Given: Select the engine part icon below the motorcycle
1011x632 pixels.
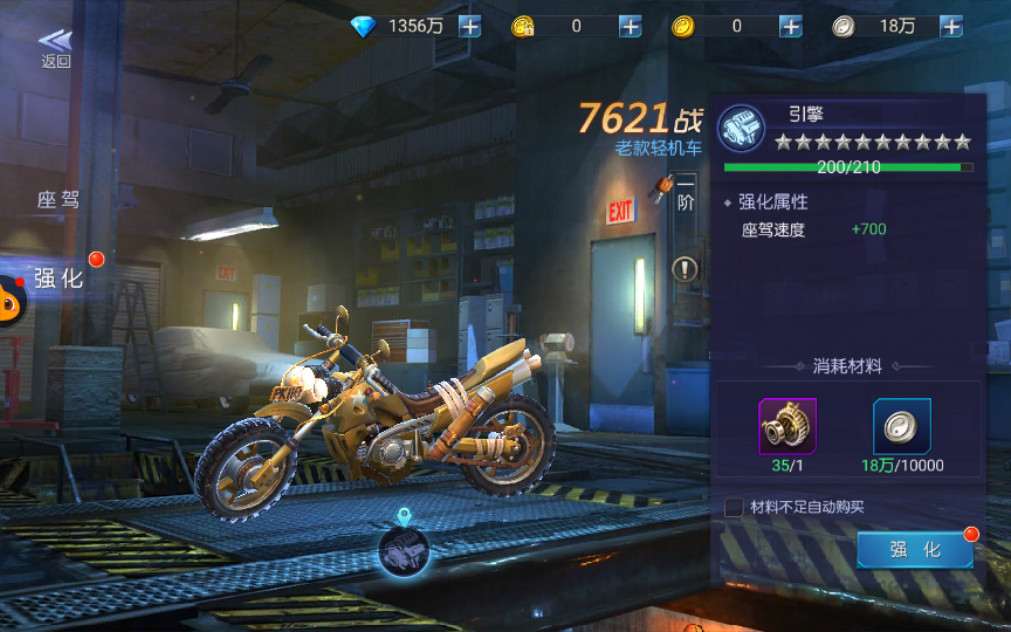Looking at the screenshot, I should tap(404, 550).
